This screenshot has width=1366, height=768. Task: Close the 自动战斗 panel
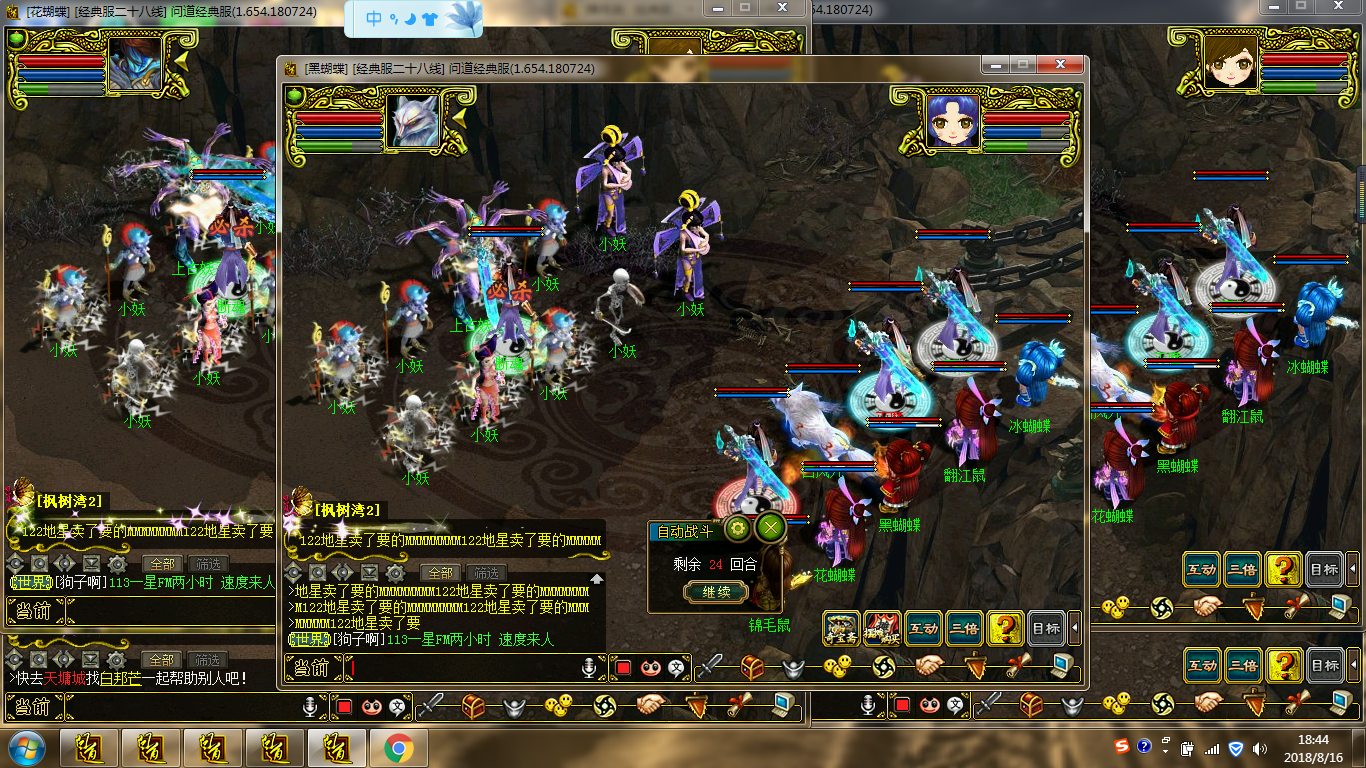(x=770, y=528)
